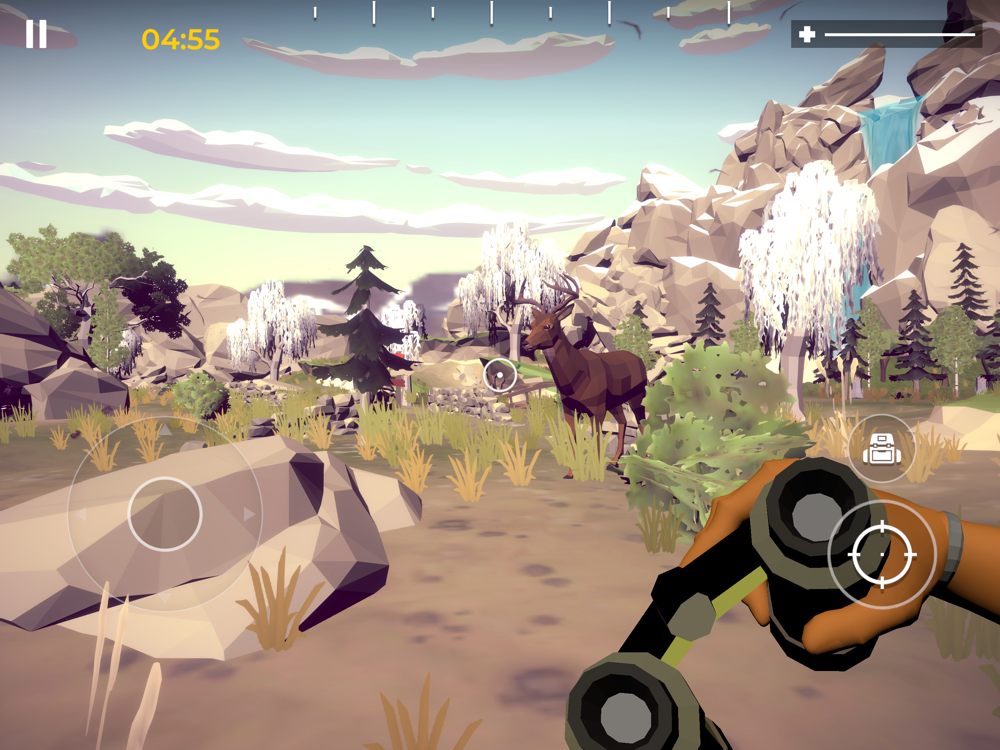Screen dimensions: 1000x750
Task: Open the backpack inventory
Action: point(881,449)
